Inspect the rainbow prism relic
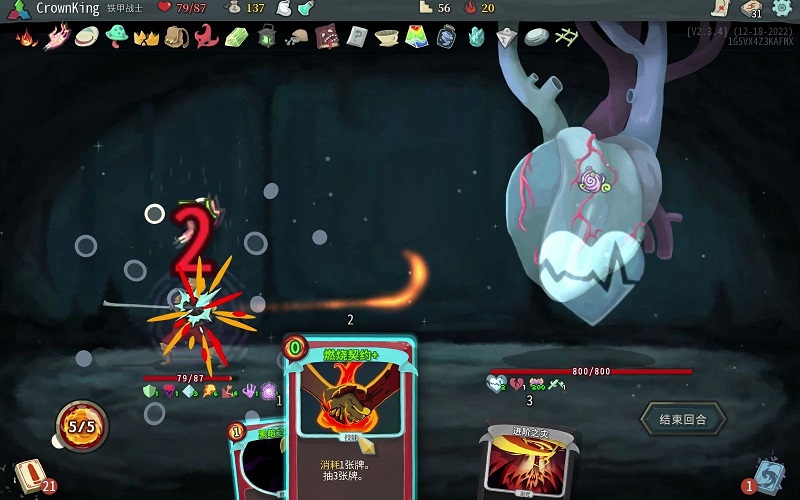Screen dimensions: 800x500 tap(417, 38)
